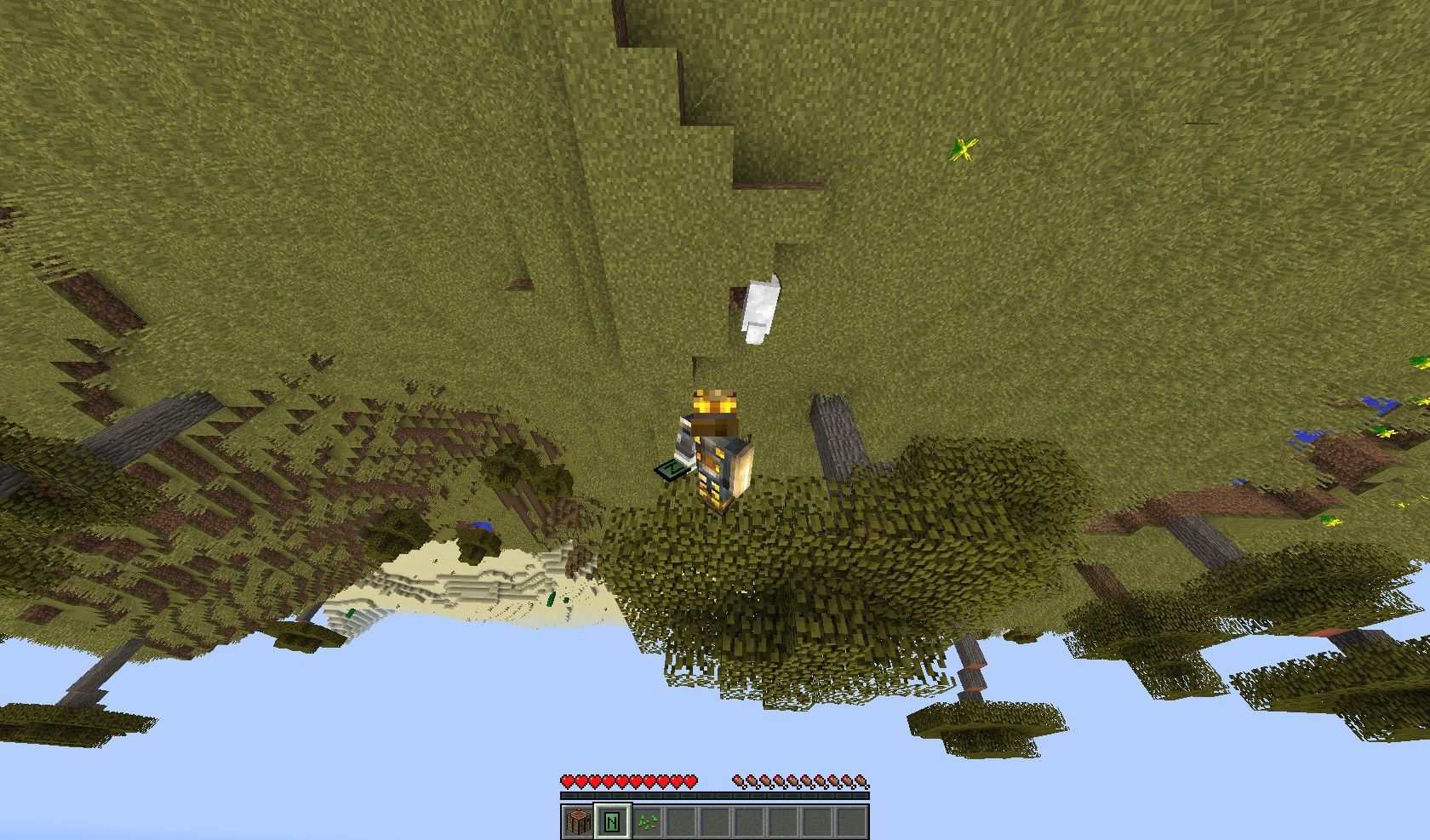This screenshot has height=840, width=1430.
Task: Select the crafting table hotbar slot
Action: (578, 821)
